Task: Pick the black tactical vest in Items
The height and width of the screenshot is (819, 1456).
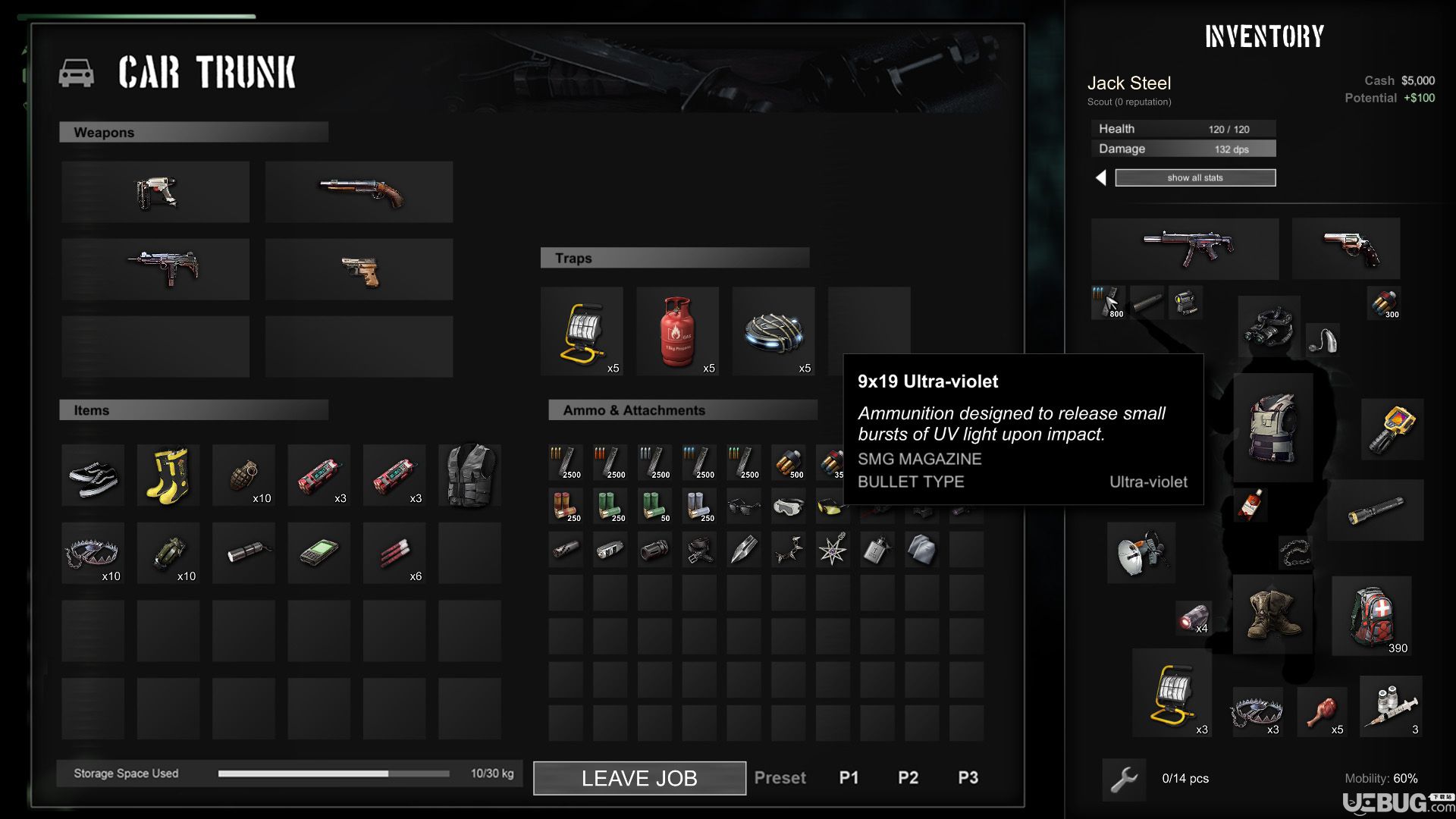Action: coord(469,475)
